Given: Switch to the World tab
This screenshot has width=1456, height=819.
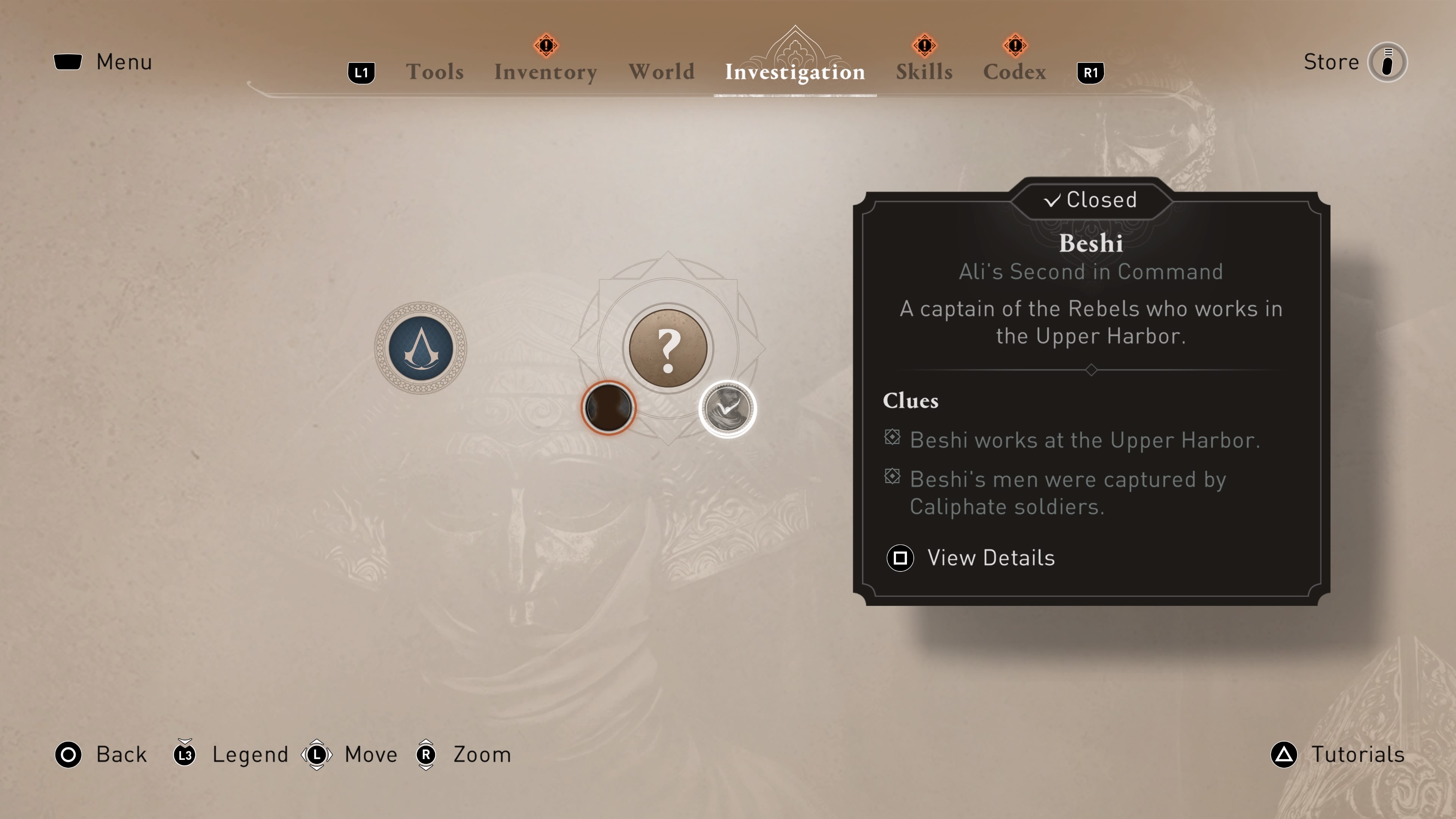Looking at the screenshot, I should (x=662, y=71).
